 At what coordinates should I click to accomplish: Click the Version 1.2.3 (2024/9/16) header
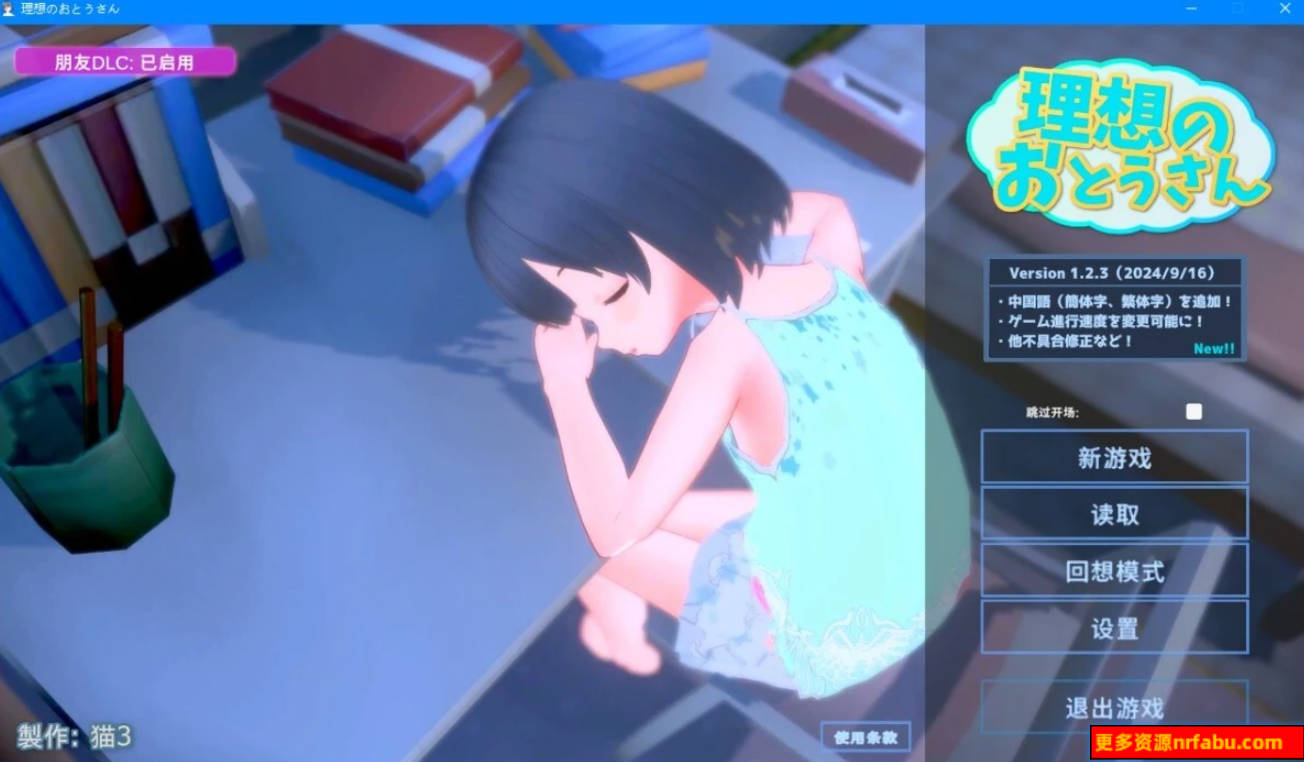coord(1113,272)
